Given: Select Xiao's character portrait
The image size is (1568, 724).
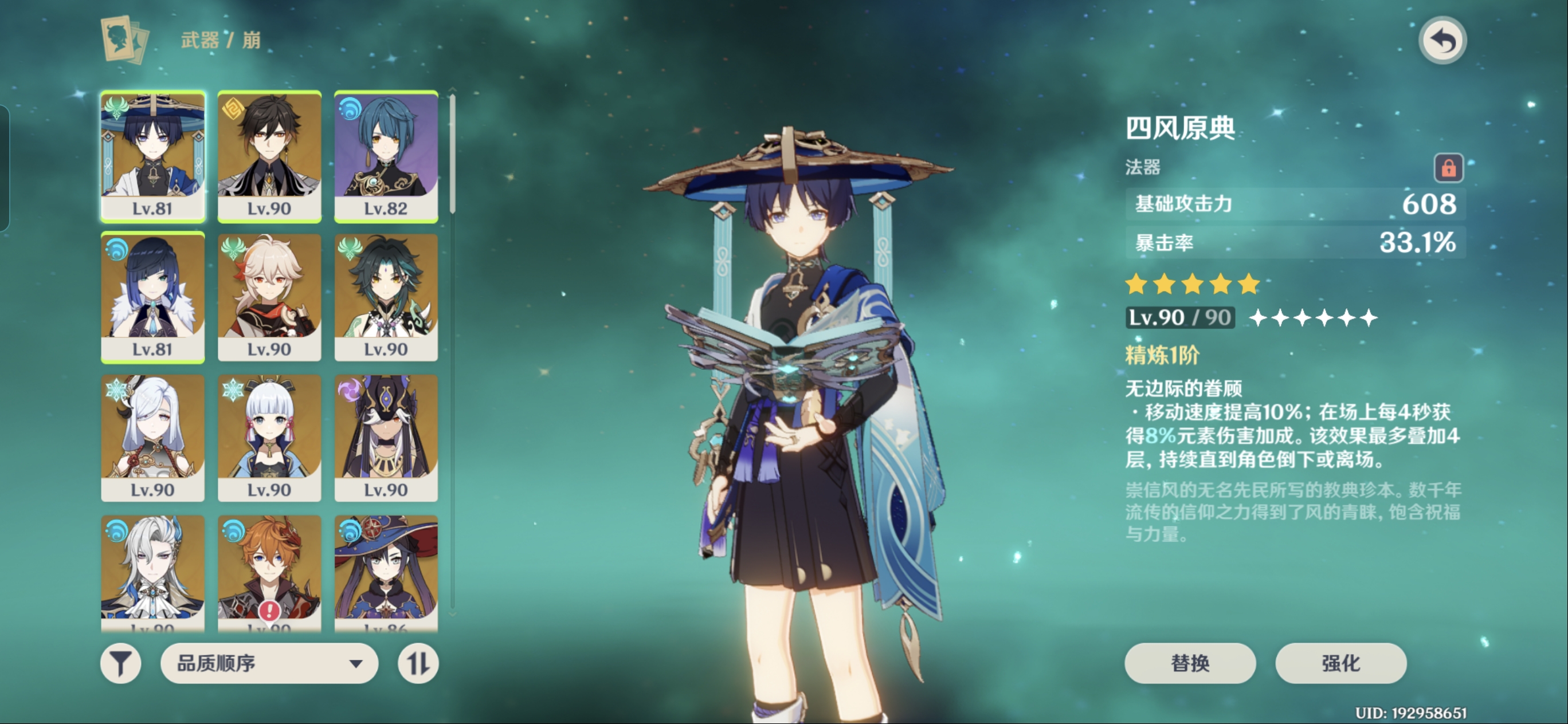Looking at the screenshot, I should pos(386,297).
